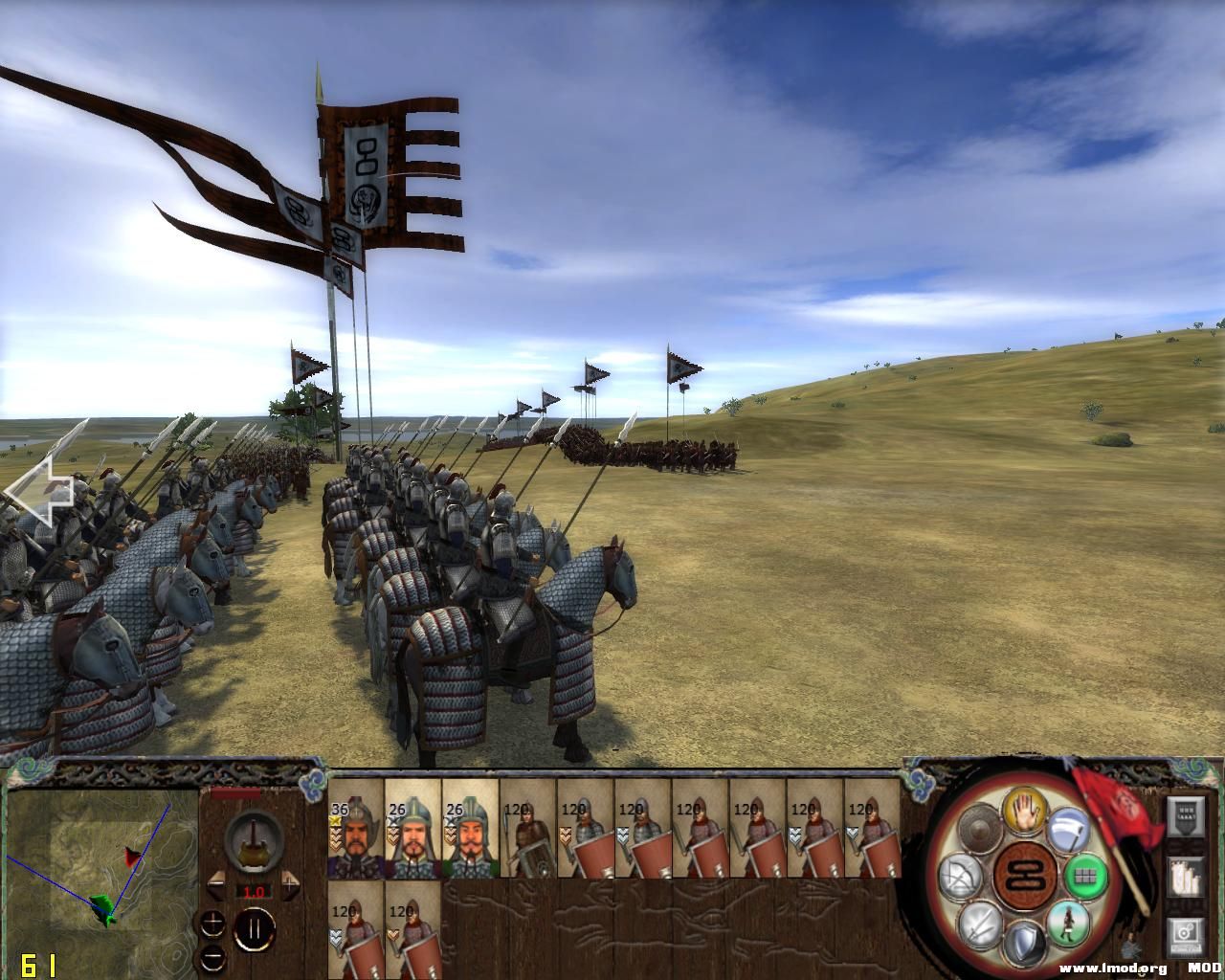Click the central faction emblem button
Image resolution: width=1225 pixels, height=980 pixels.
coord(1023,876)
